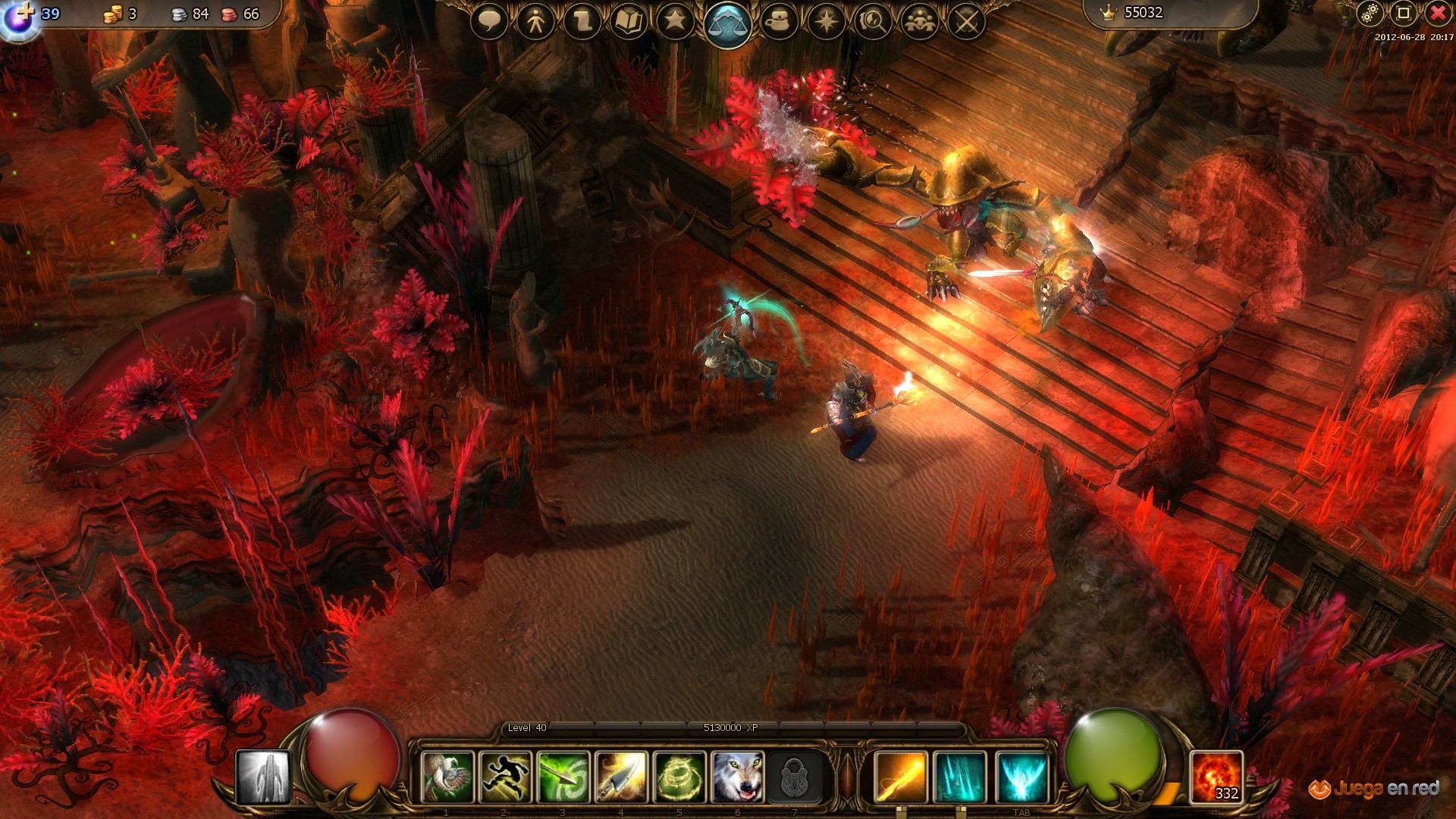Viewport: 1456px width, 819px height.
Task: Toggle fullscreen with the square button
Action: point(1403,13)
